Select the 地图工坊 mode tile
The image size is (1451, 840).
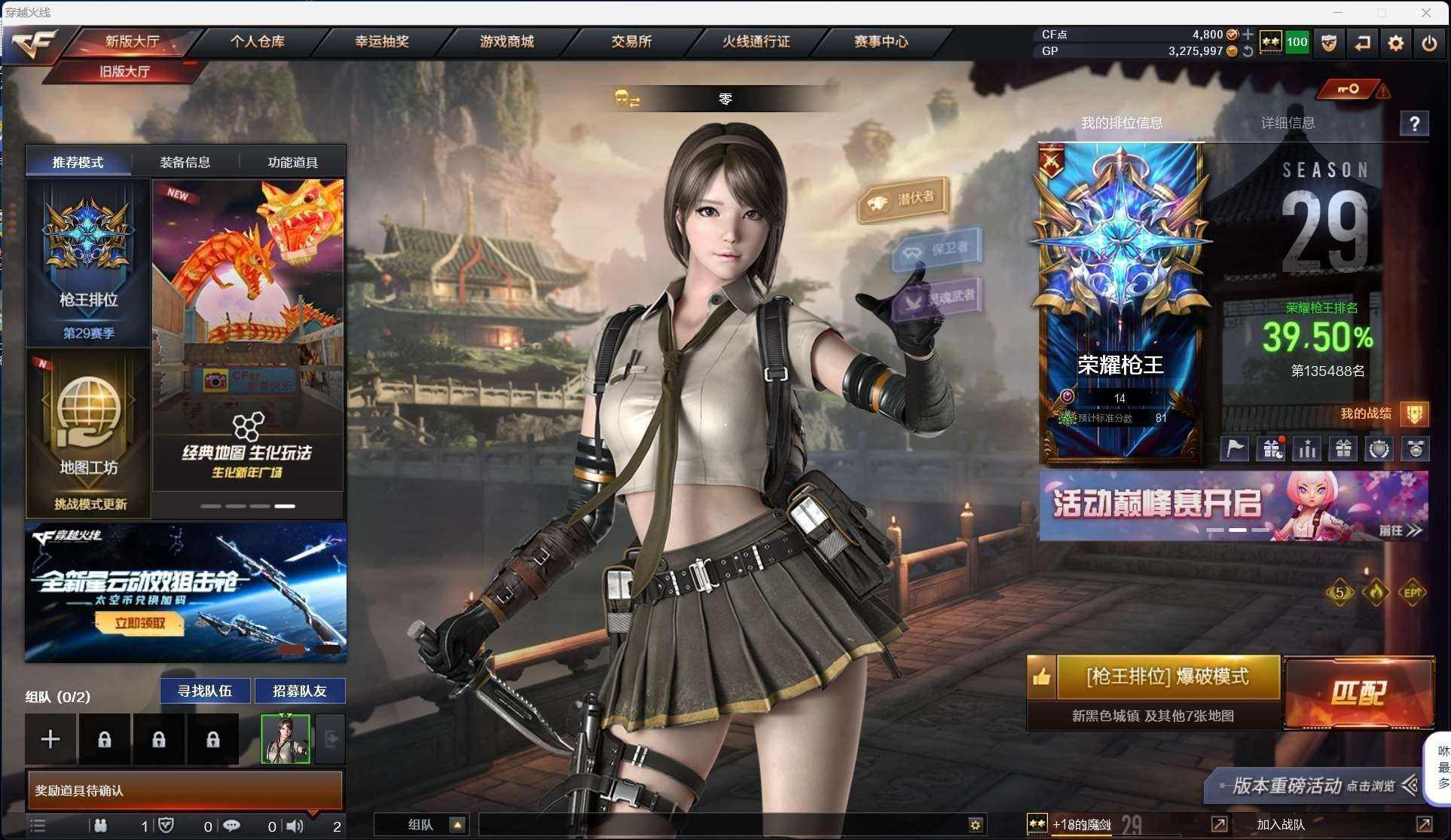(89, 432)
